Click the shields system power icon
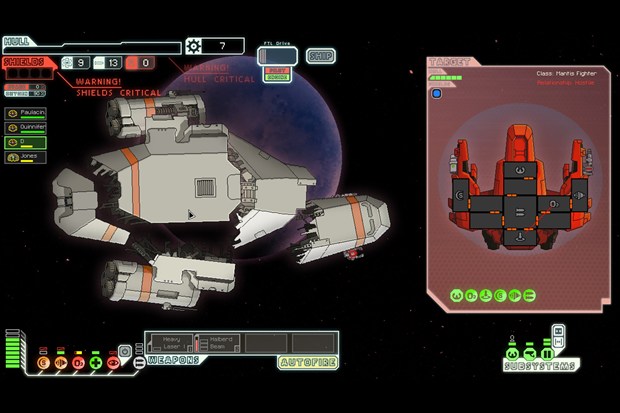The height and width of the screenshot is (413, 620). (45, 362)
